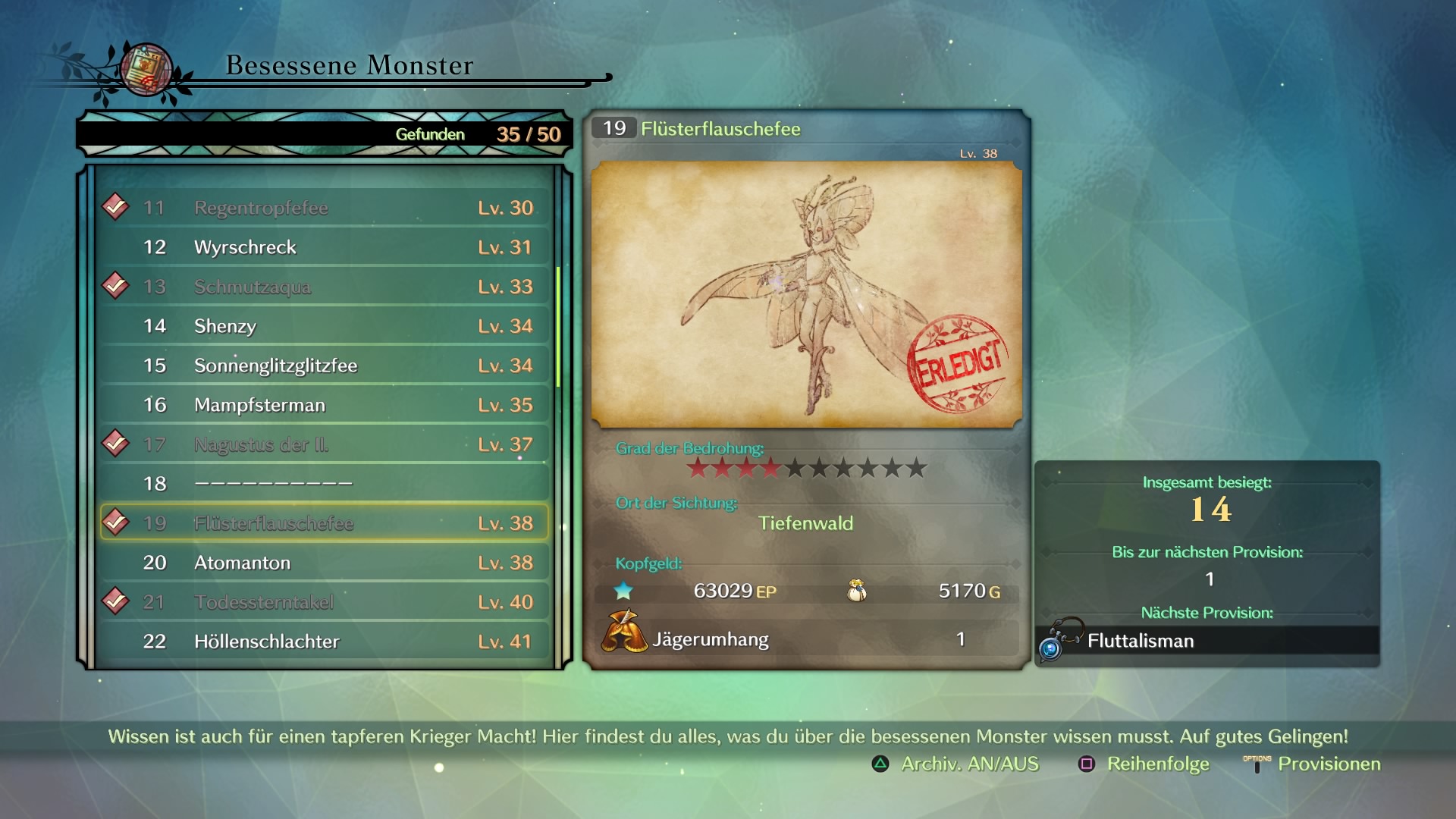
Task: Choose Atomanton in the list
Action: click(325, 563)
